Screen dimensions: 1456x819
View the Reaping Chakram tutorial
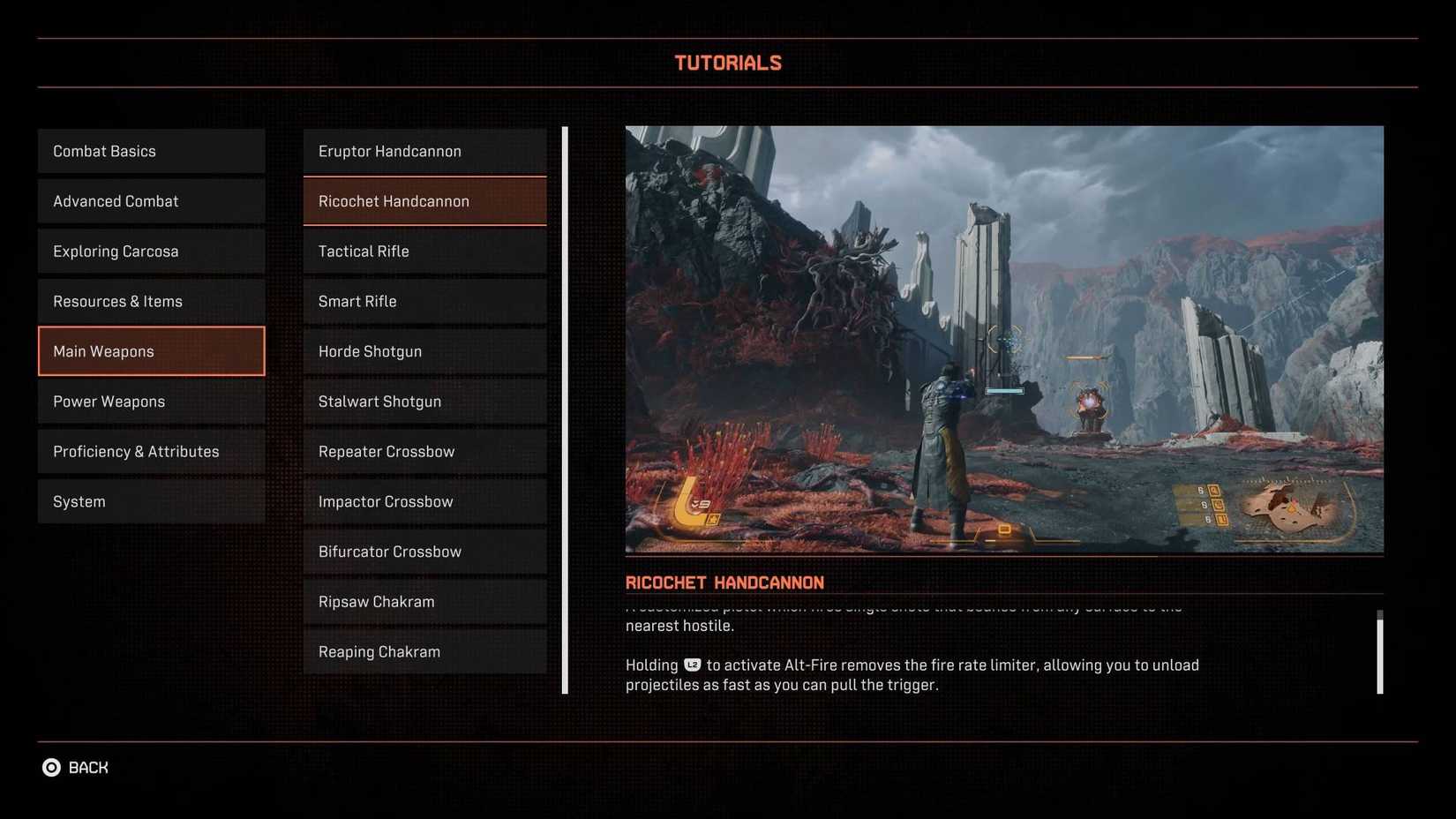click(x=424, y=651)
